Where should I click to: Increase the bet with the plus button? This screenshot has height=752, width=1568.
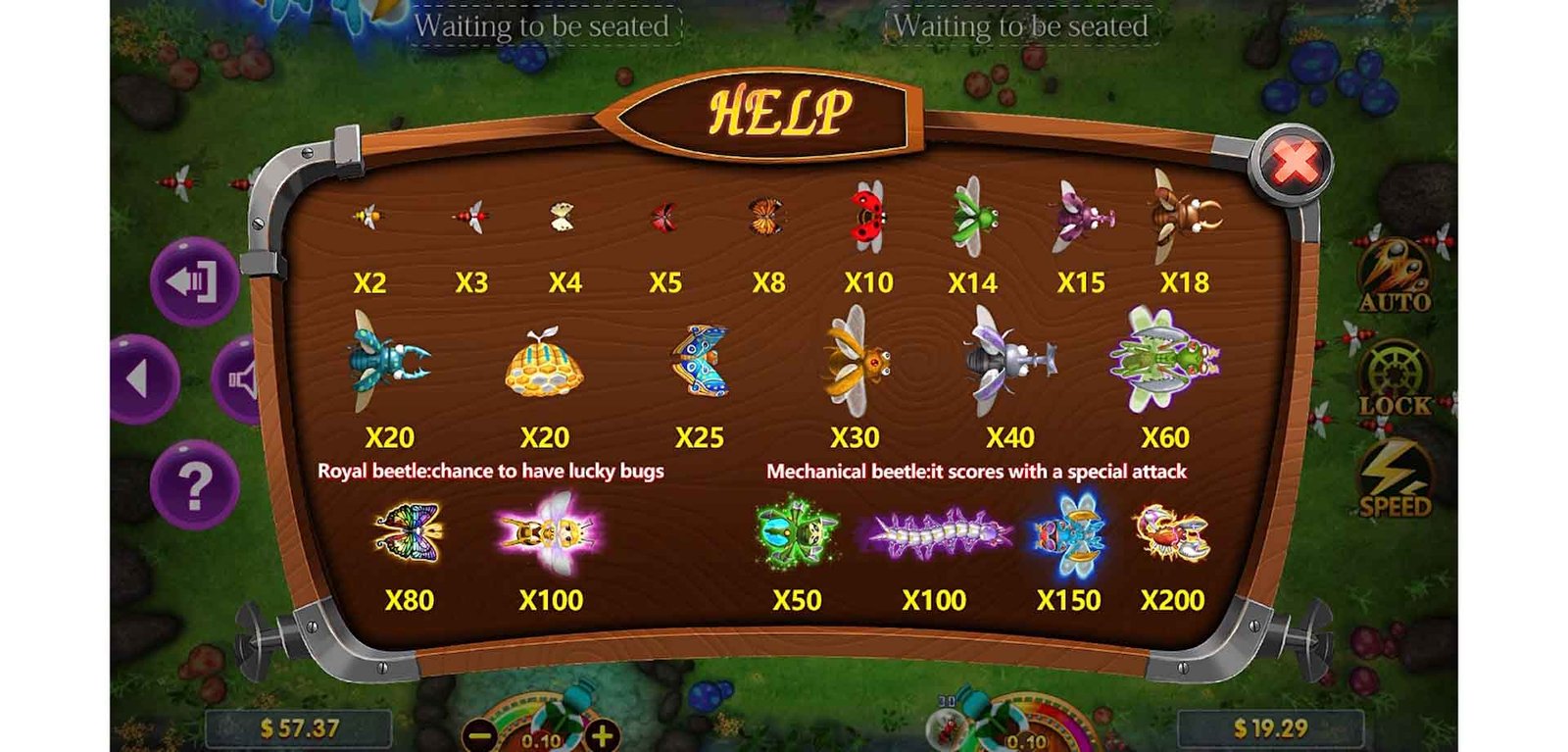pyautogui.click(x=602, y=733)
